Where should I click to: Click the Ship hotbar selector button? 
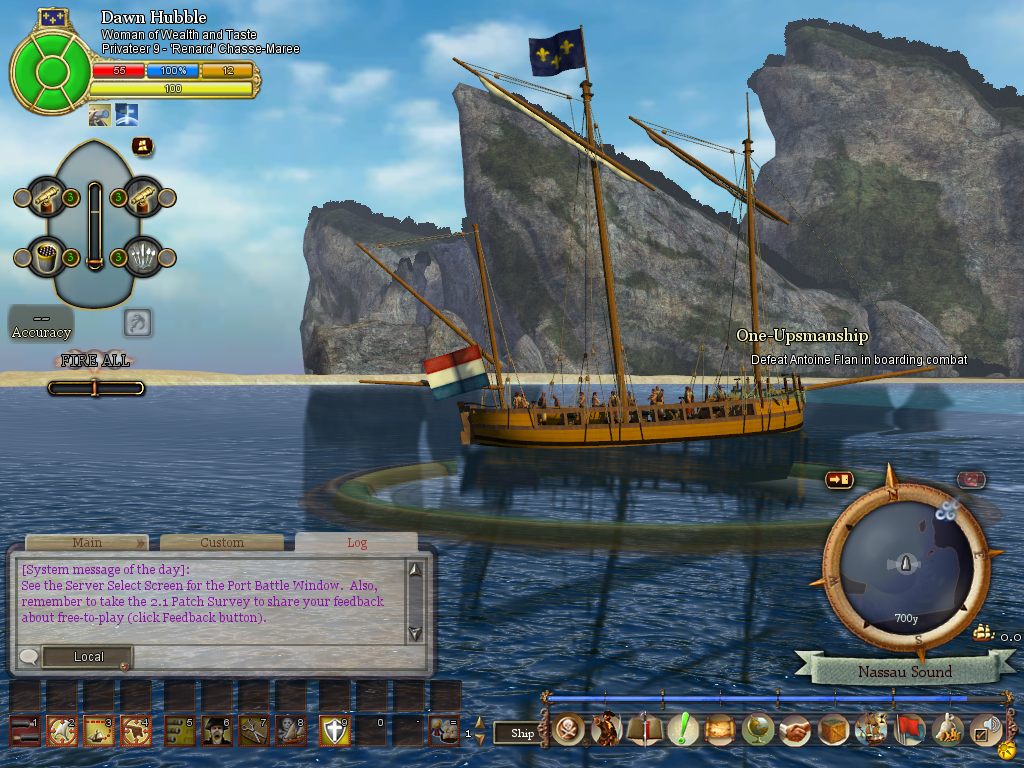(x=522, y=733)
